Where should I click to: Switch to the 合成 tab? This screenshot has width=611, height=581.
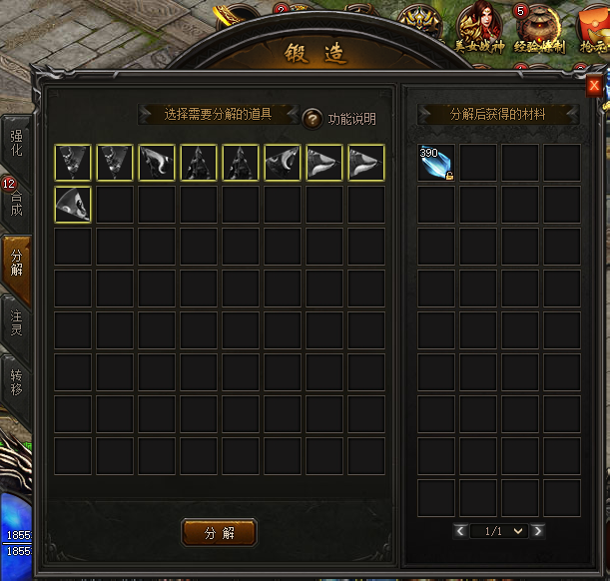pyautogui.click(x=17, y=205)
